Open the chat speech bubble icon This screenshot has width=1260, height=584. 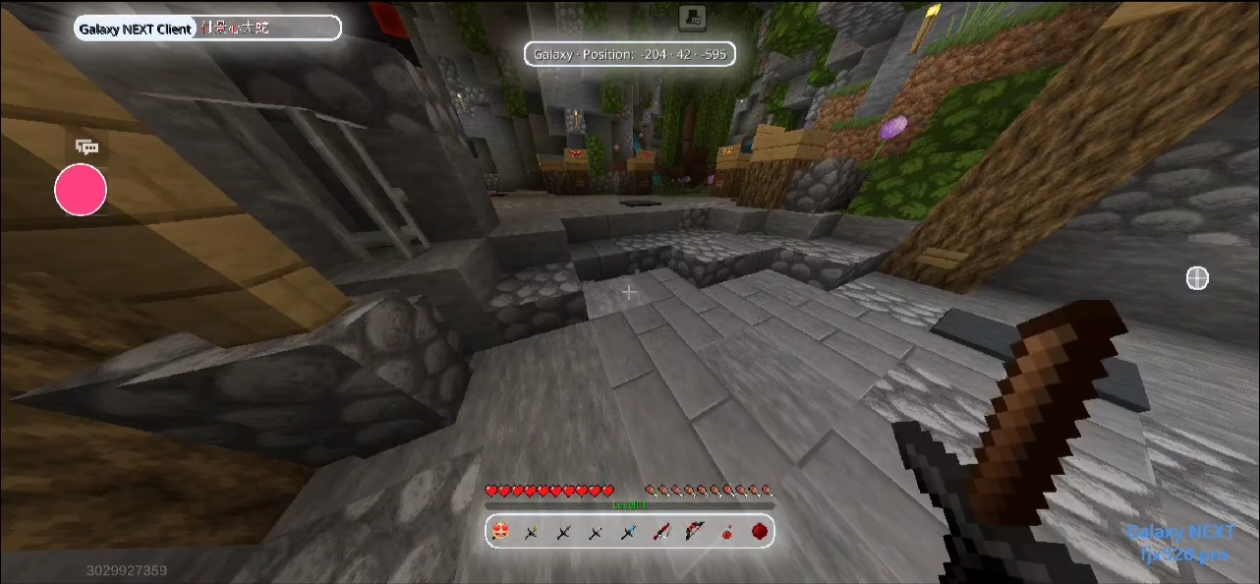pos(88,147)
